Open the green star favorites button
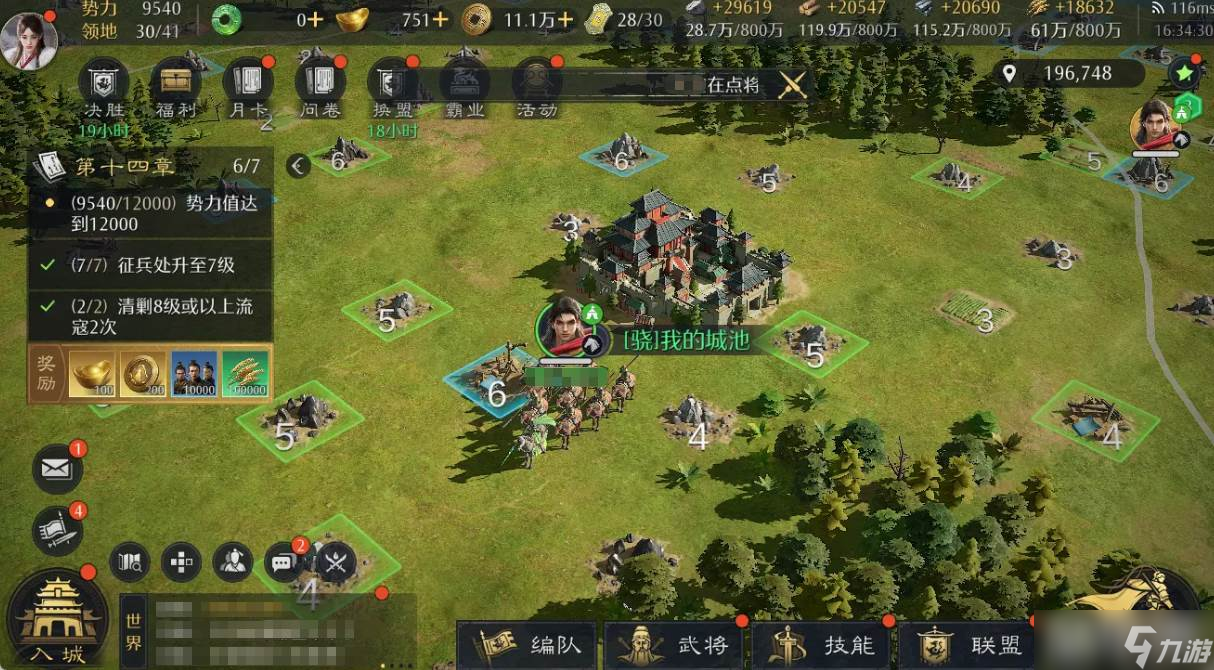Image resolution: width=1214 pixels, height=670 pixels. tap(1184, 73)
